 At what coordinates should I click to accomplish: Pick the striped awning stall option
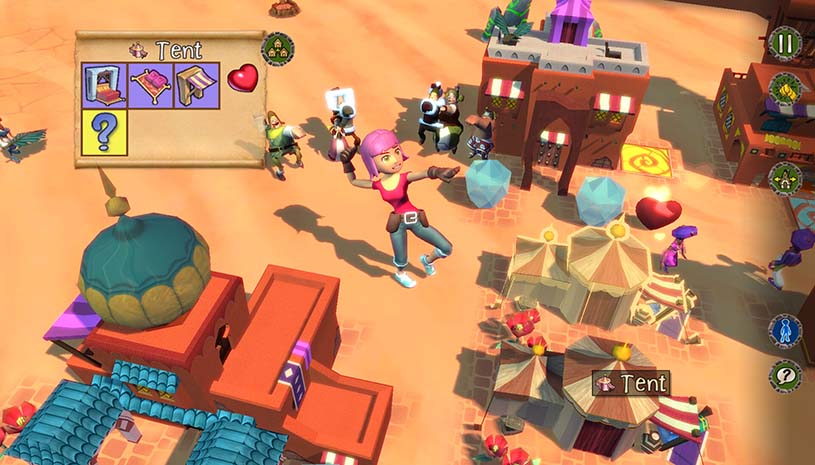[x=197, y=85]
